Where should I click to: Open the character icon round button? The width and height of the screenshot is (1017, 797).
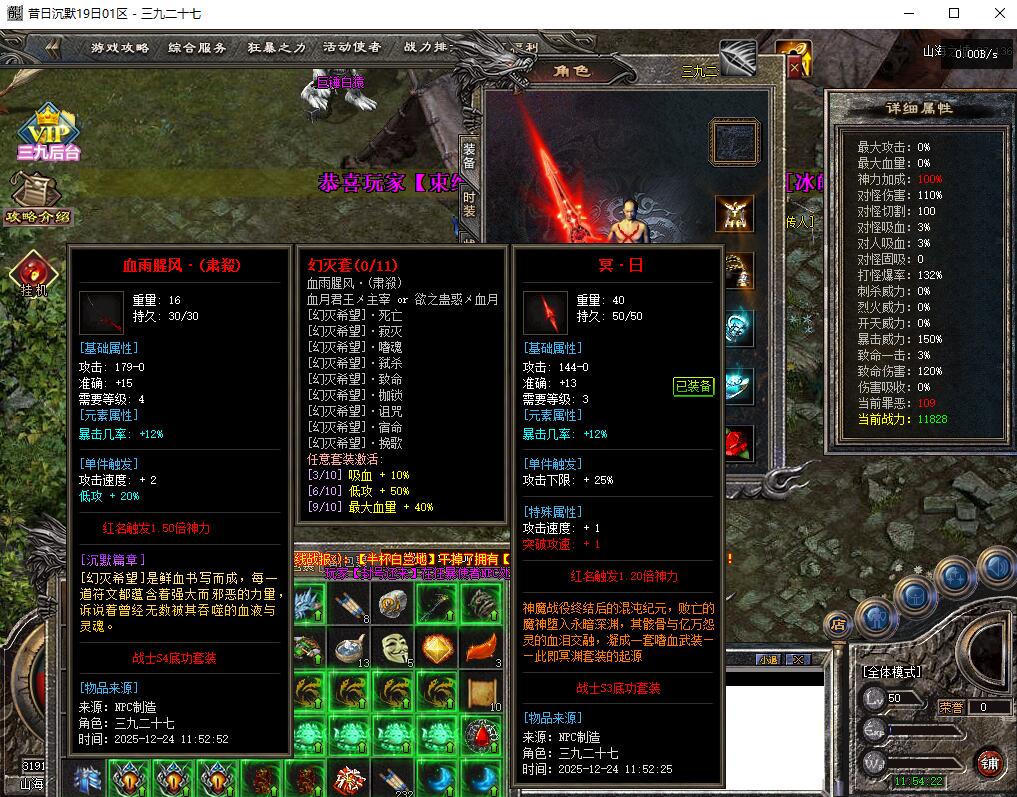point(876,618)
